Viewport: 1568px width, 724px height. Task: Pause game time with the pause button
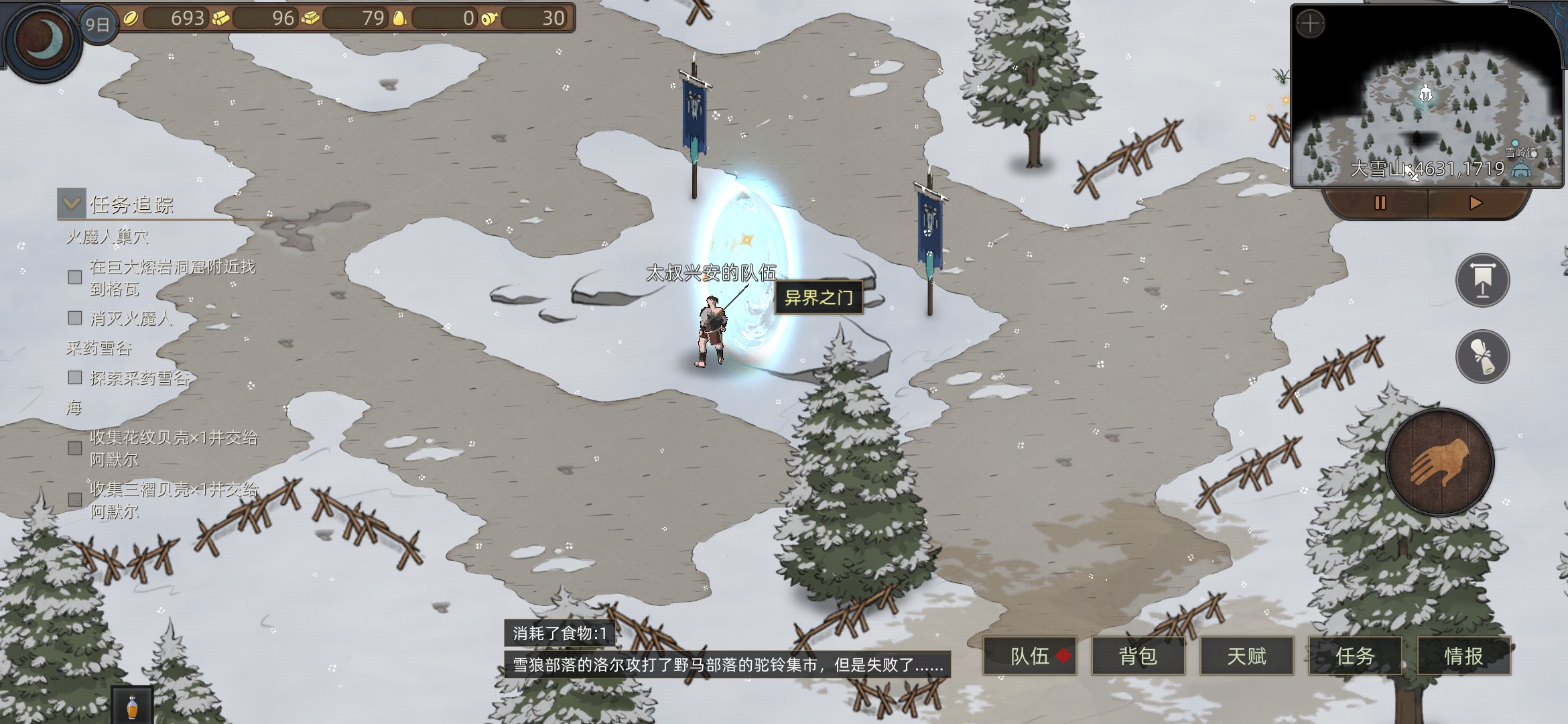[1380, 202]
